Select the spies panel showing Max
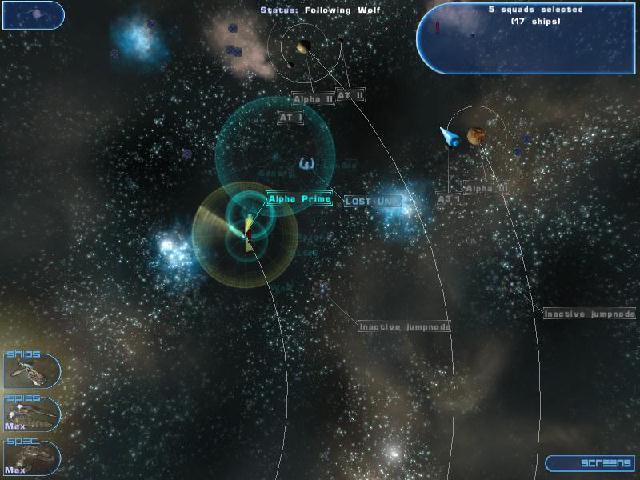The width and height of the screenshot is (640, 480). (31, 413)
